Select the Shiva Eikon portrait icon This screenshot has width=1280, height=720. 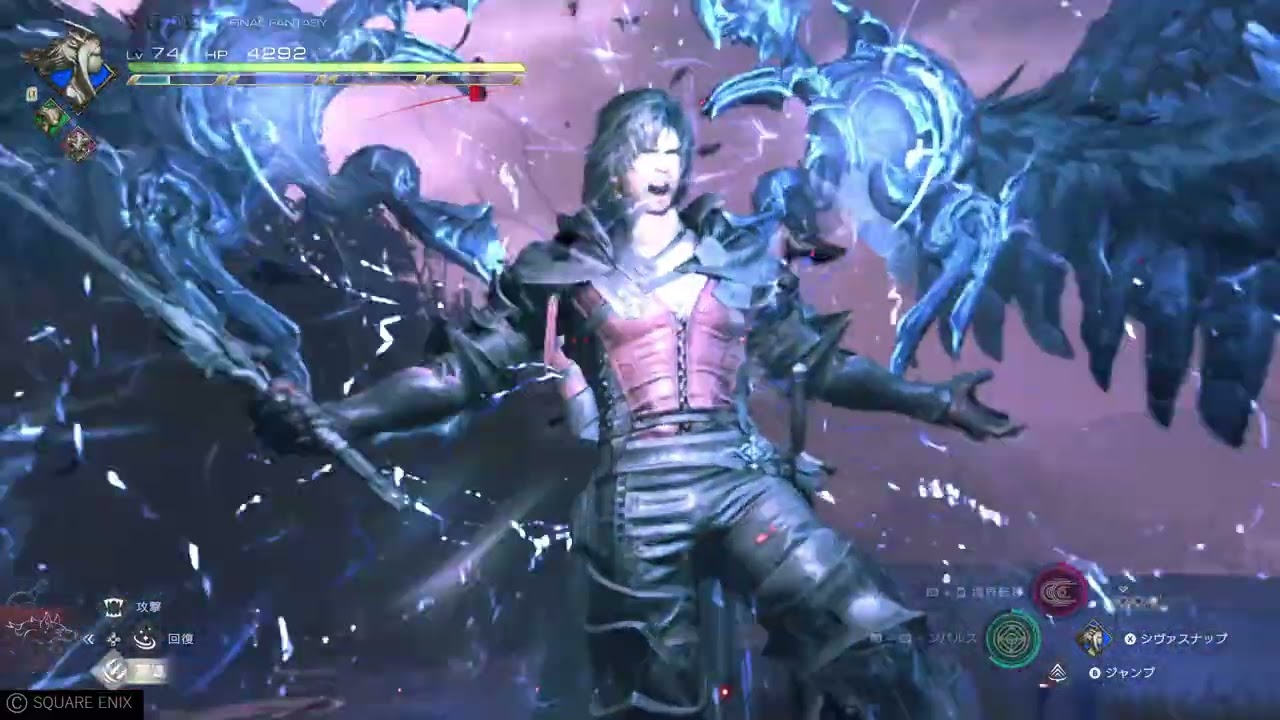(x=72, y=66)
